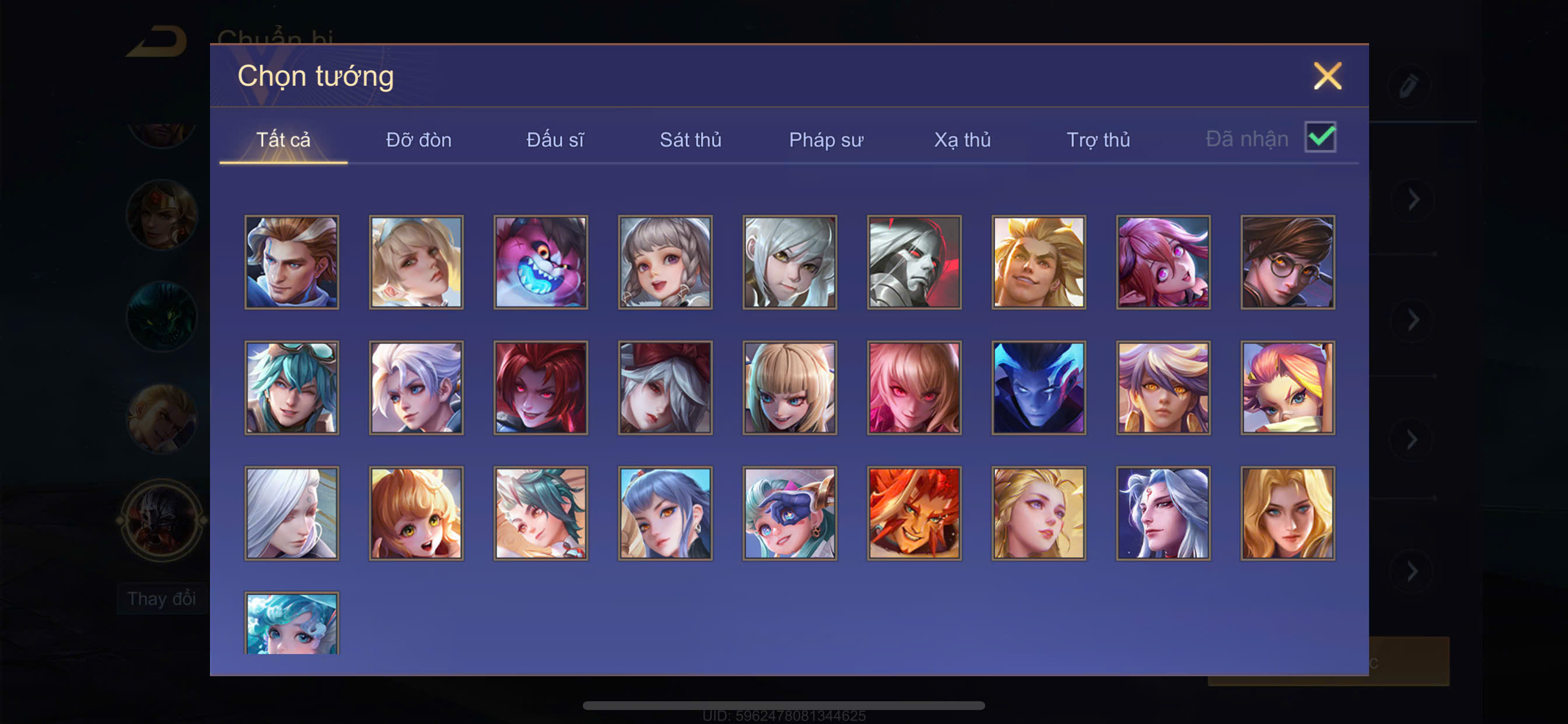Pick the turquoise-haired hero in bottom row
Viewport: 1568px width, 724px height.
pos(292,624)
